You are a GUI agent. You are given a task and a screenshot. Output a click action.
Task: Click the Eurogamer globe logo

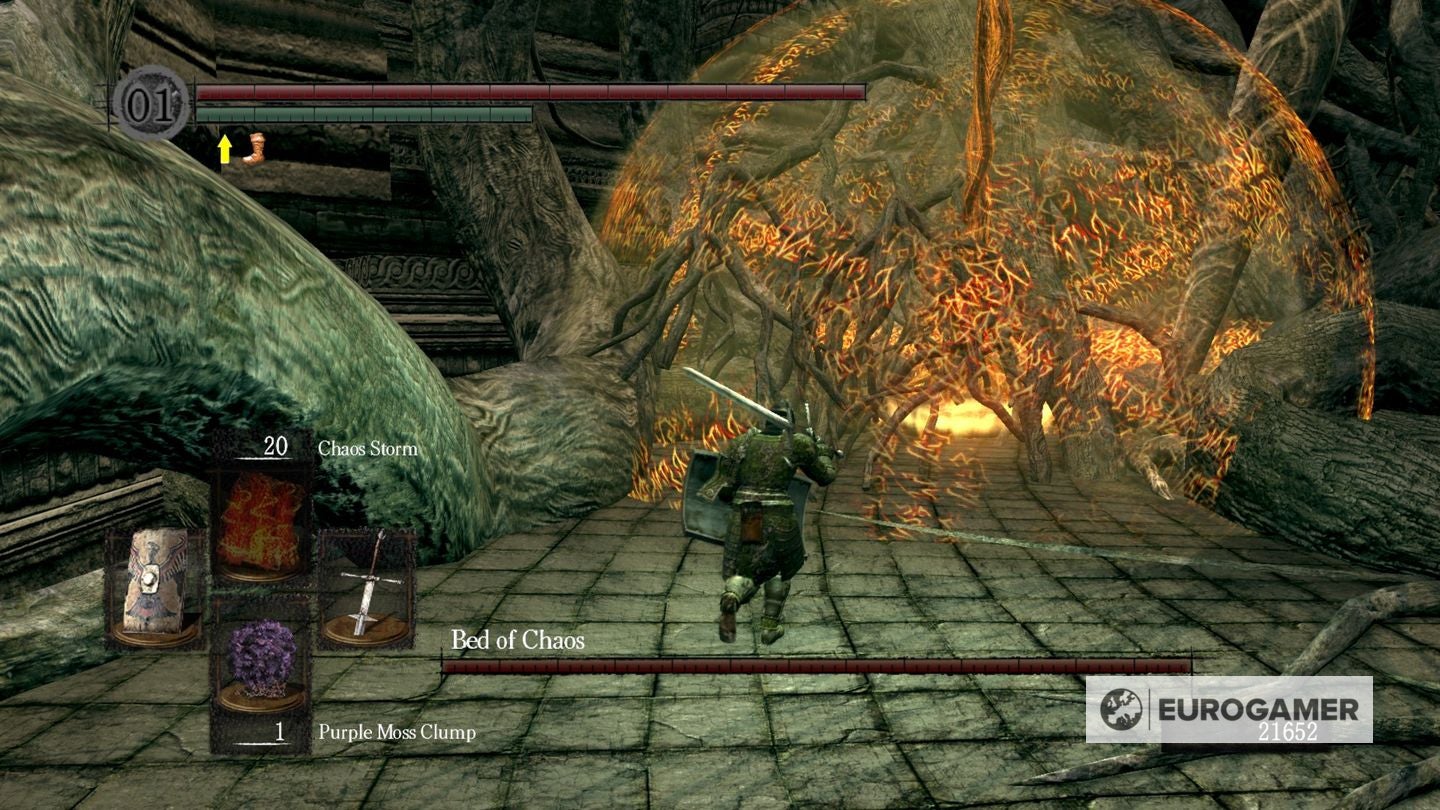point(1122,708)
